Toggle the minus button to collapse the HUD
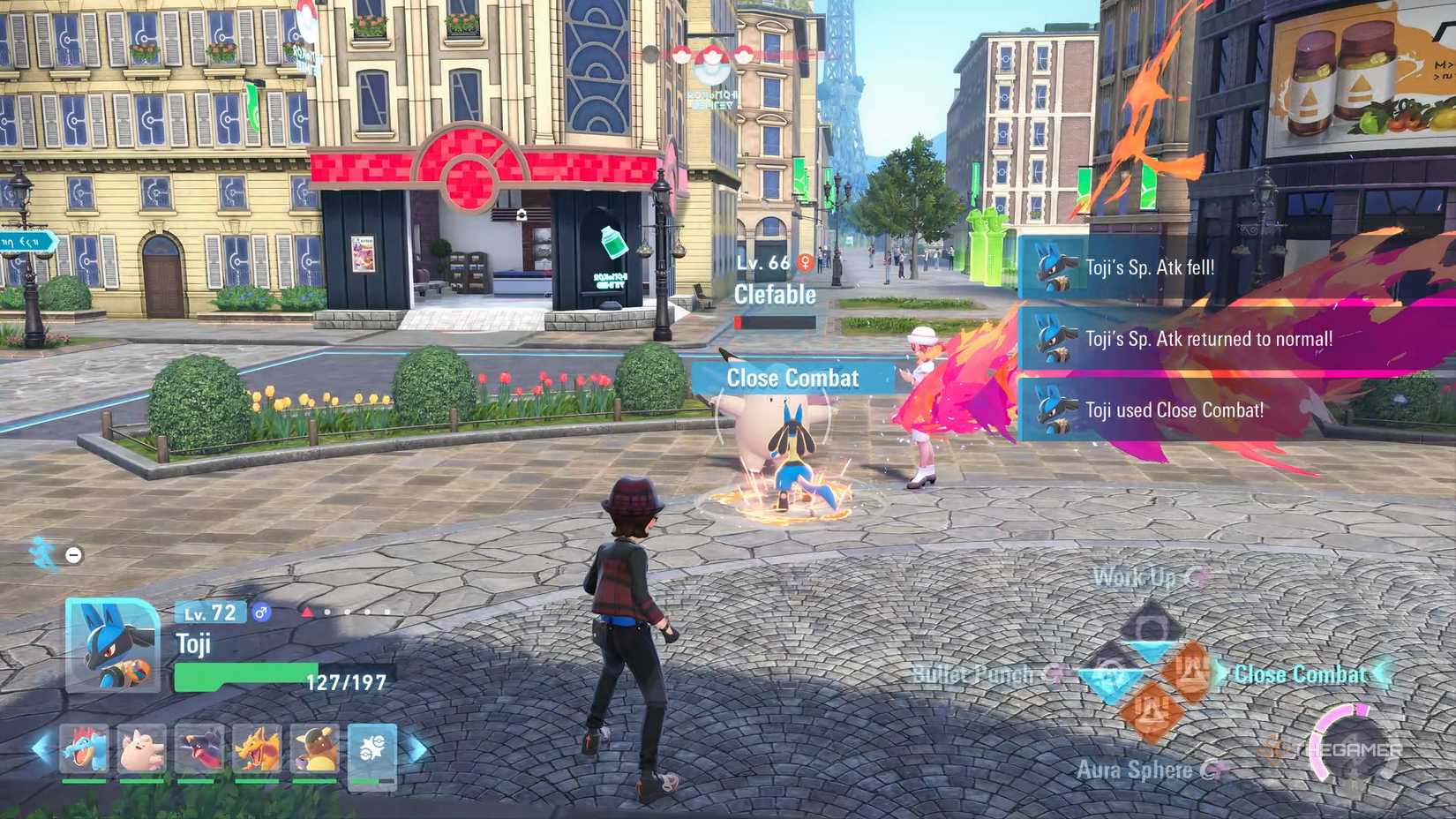The width and height of the screenshot is (1456, 819). (72, 555)
